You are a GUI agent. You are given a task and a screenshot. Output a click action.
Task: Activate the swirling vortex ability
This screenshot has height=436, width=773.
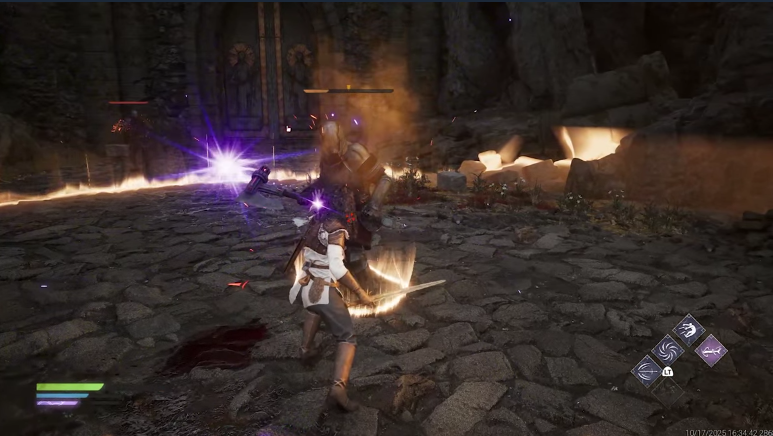tap(666, 349)
